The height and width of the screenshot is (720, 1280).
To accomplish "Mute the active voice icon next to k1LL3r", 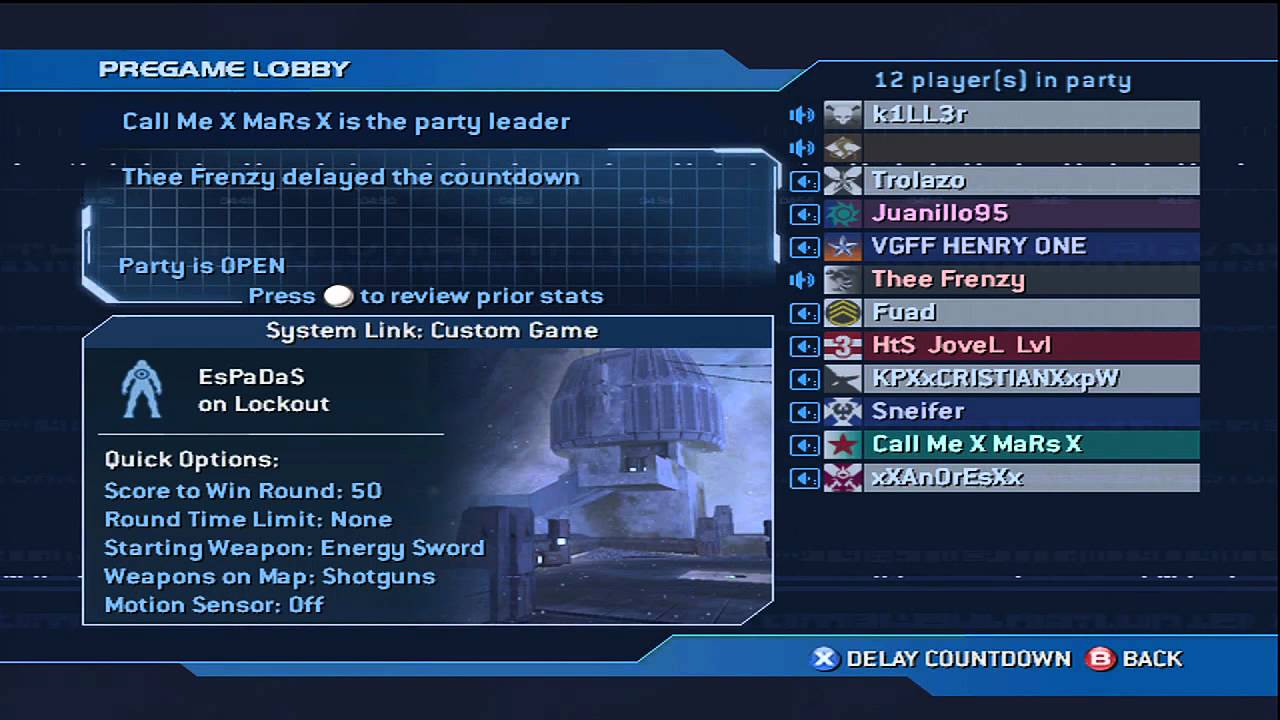I will 803,114.
